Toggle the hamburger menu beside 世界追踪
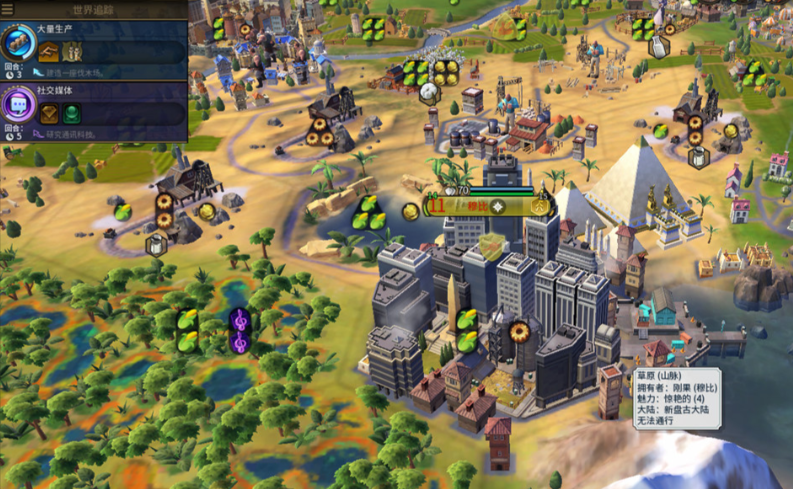 pyautogui.click(x=8, y=9)
